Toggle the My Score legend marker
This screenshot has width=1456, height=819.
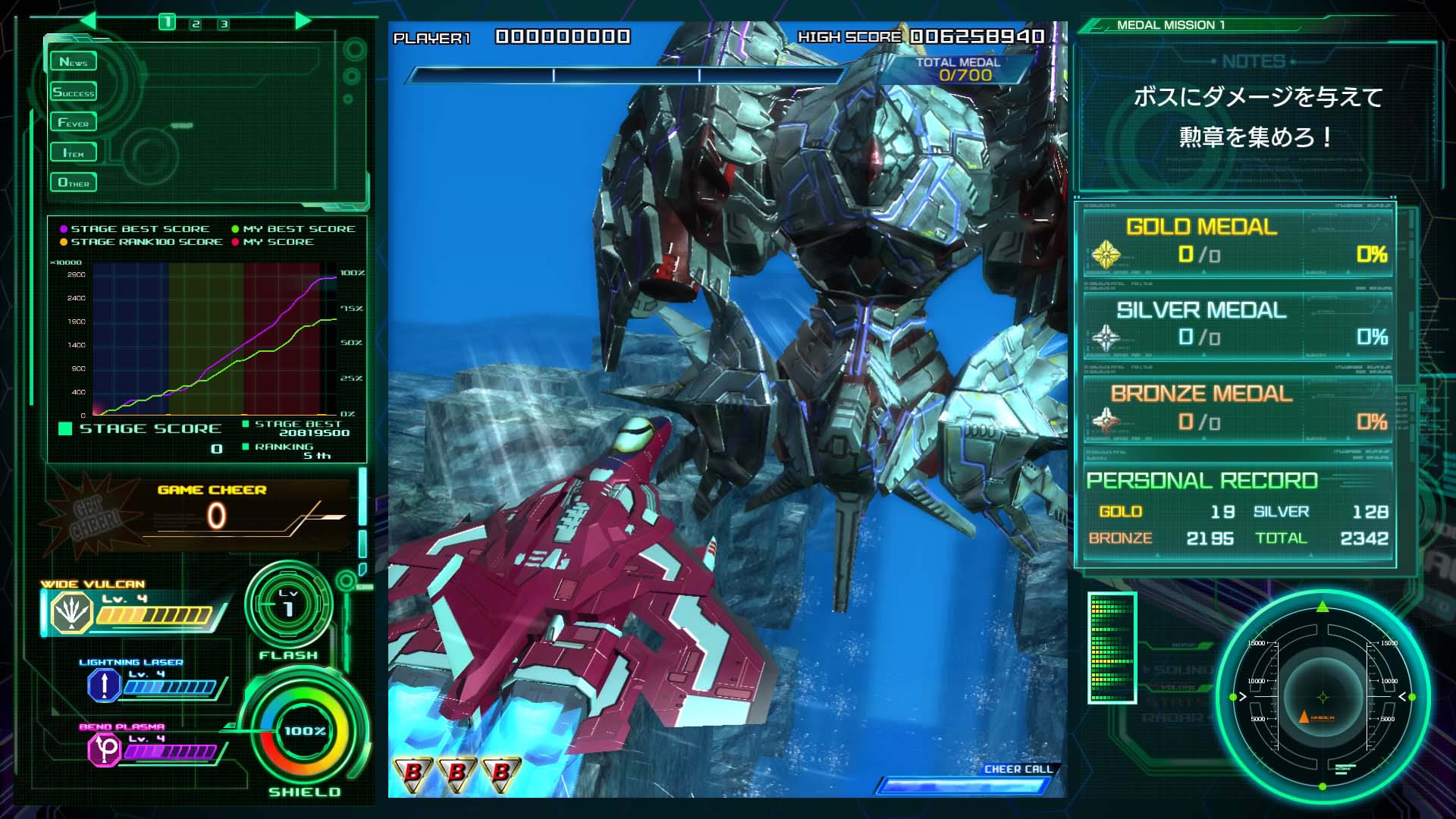coord(234,241)
